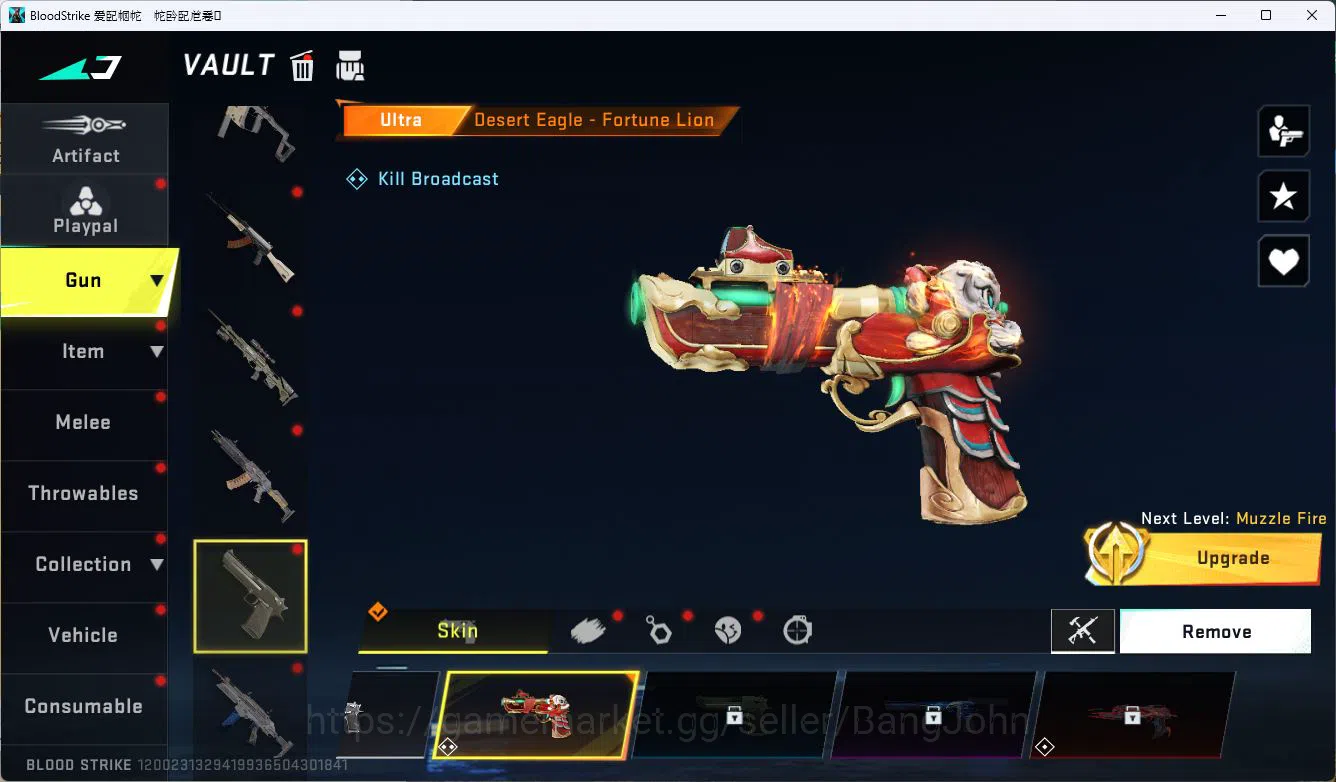This screenshot has height=782, width=1336.
Task: Open the sticker customization icon
Action: click(727, 630)
